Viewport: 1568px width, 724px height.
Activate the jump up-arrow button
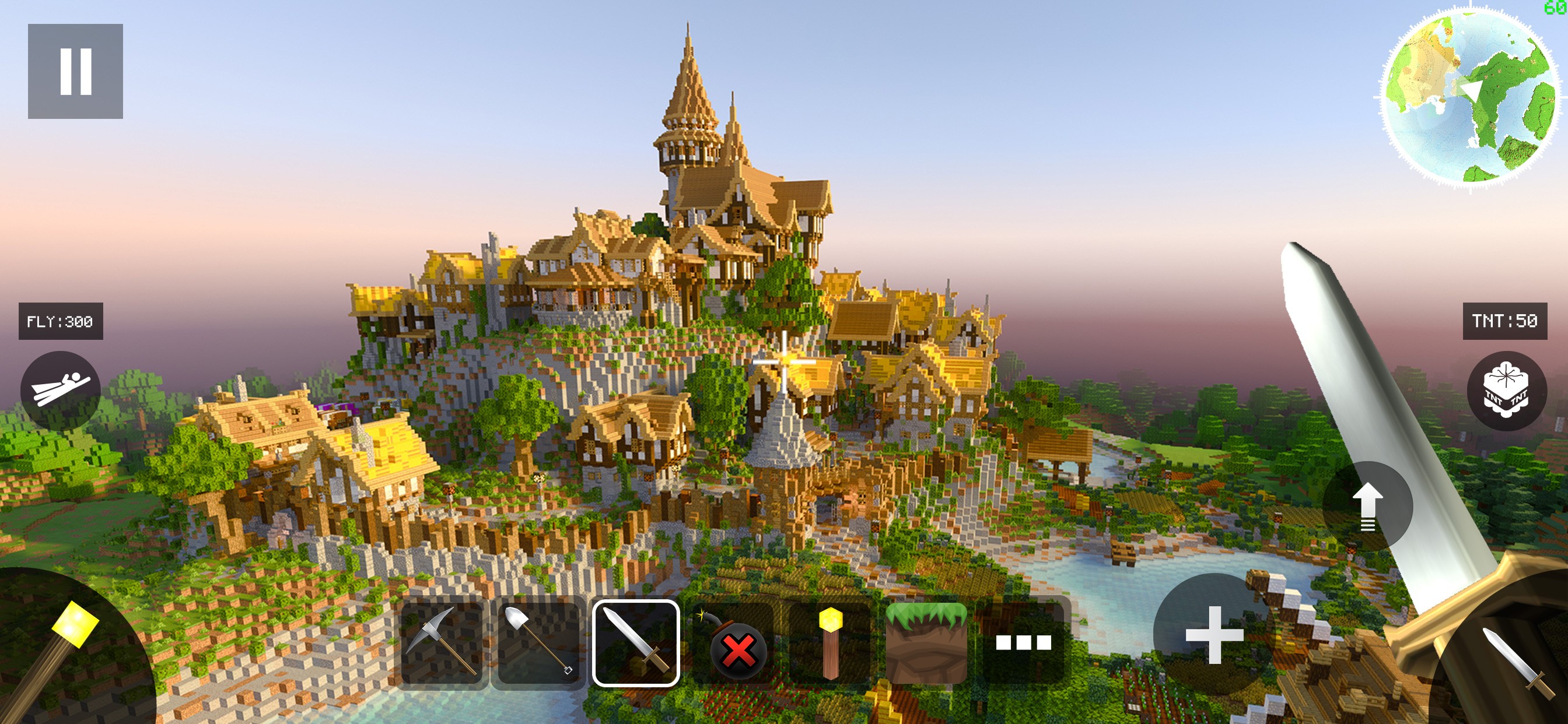pyautogui.click(x=1367, y=506)
